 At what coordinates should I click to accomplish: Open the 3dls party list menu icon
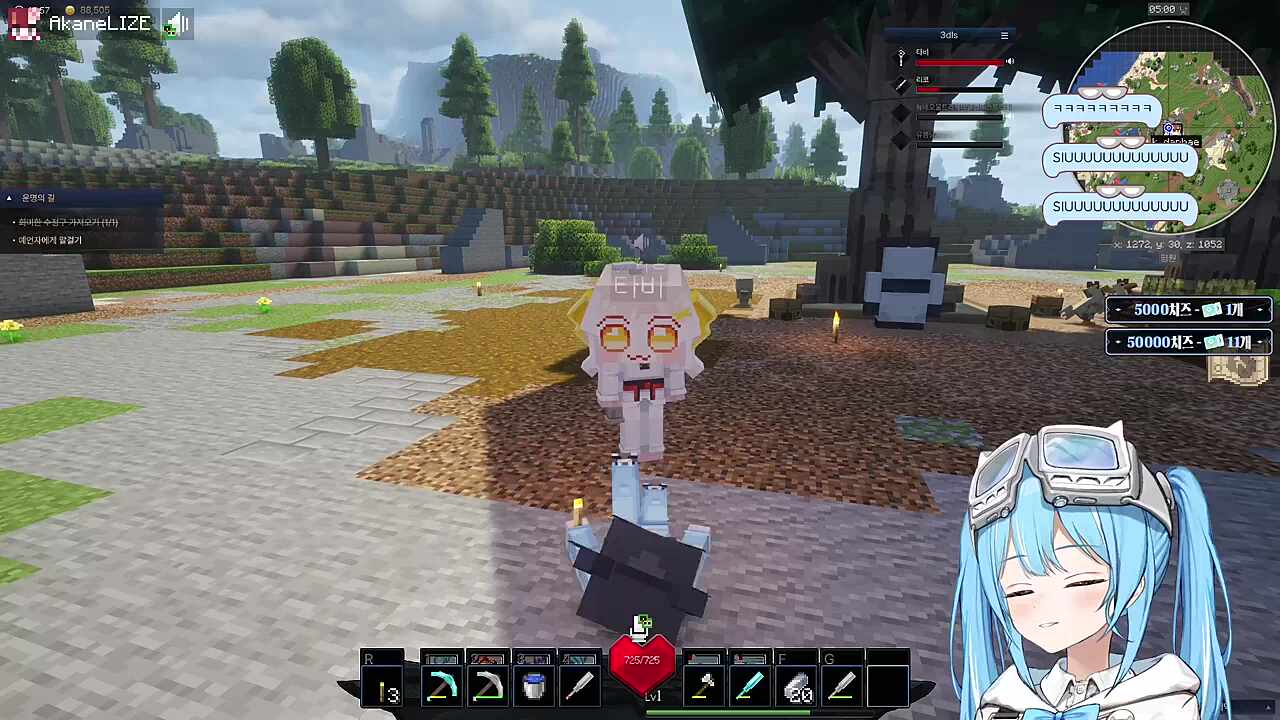point(1005,35)
